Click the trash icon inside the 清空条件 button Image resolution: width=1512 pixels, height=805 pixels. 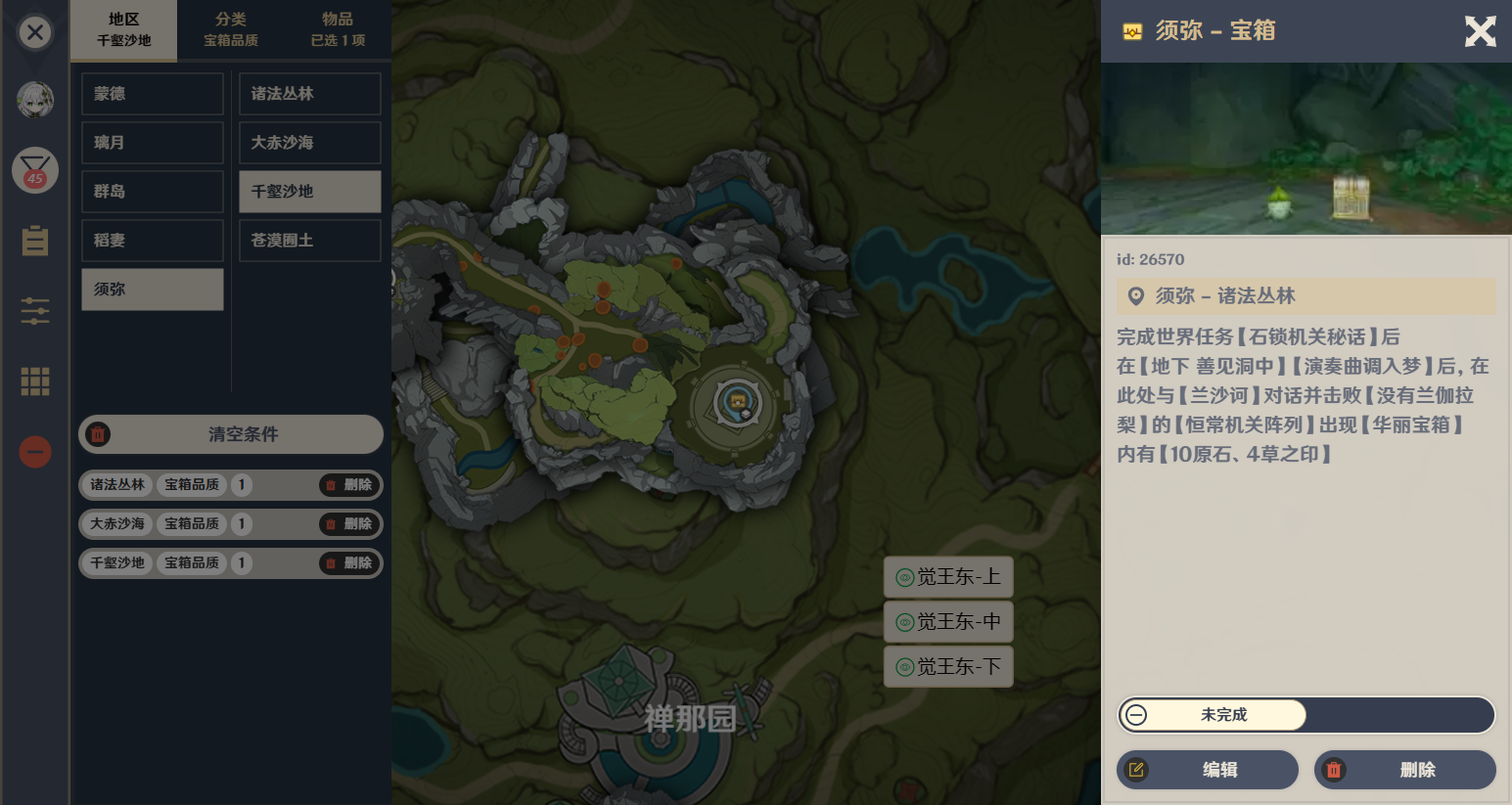coord(98,434)
